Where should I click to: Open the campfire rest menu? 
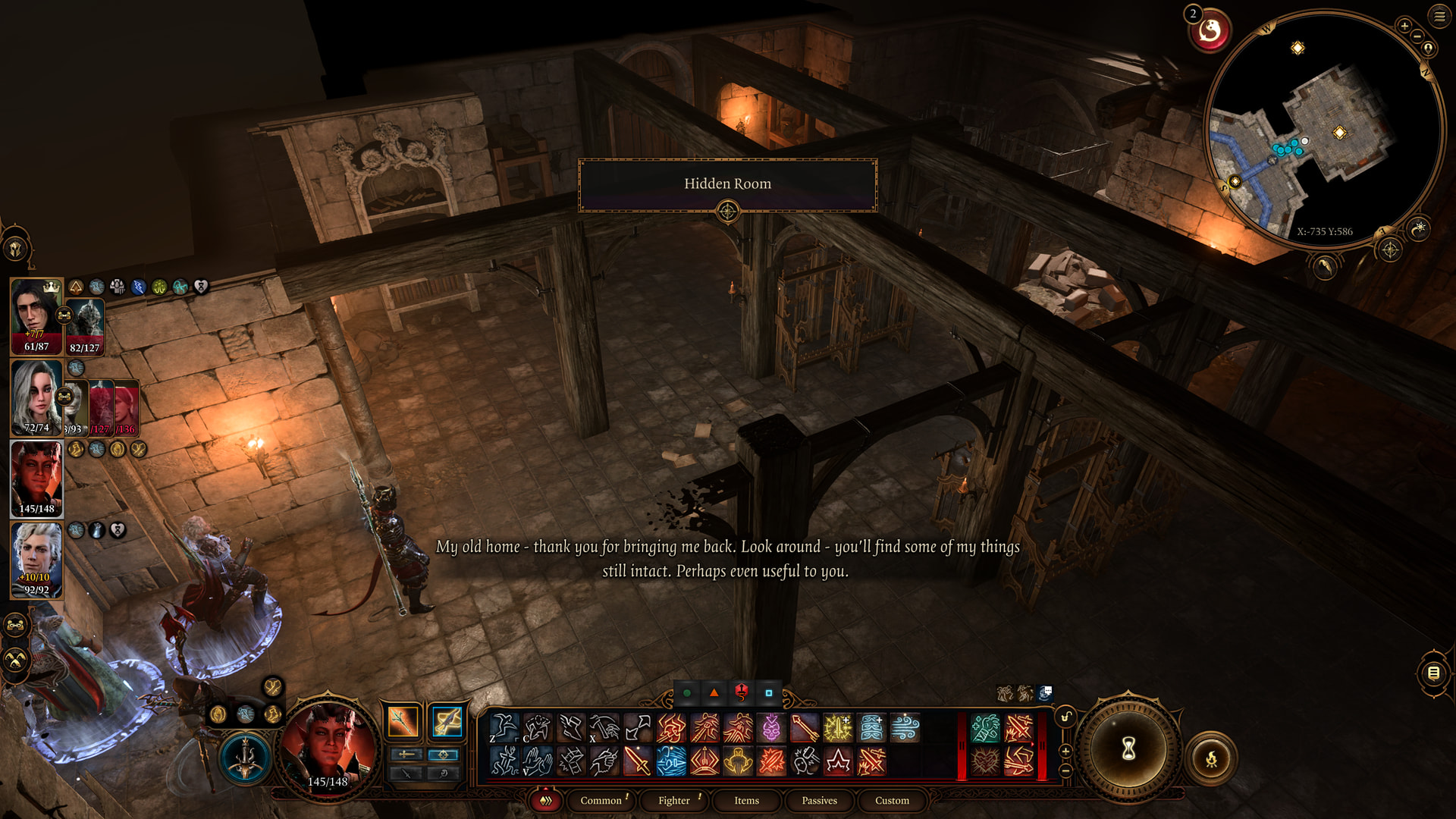1211,758
